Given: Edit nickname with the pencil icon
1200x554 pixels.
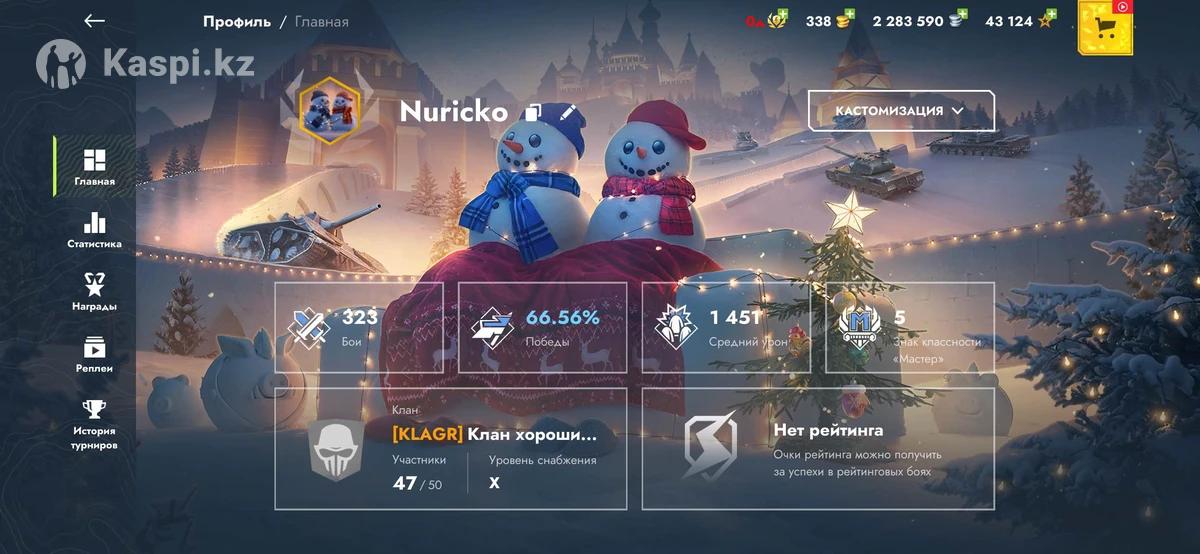Looking at the screenshot, I should click(x=568, y=112).
